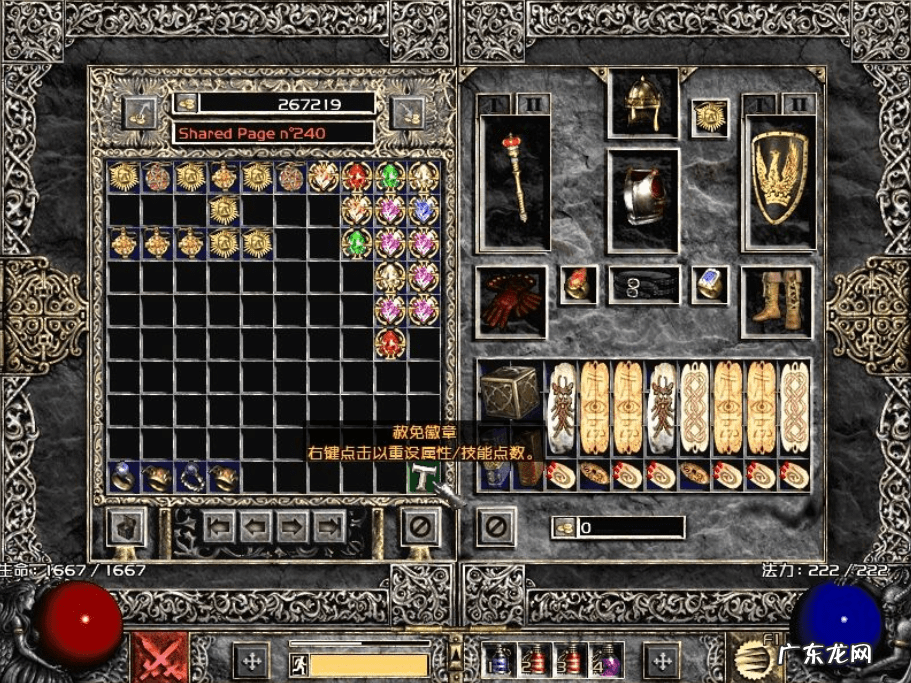Use the purple rejuvenation potion in belt
911x683 pixels.
coord(606,661)
